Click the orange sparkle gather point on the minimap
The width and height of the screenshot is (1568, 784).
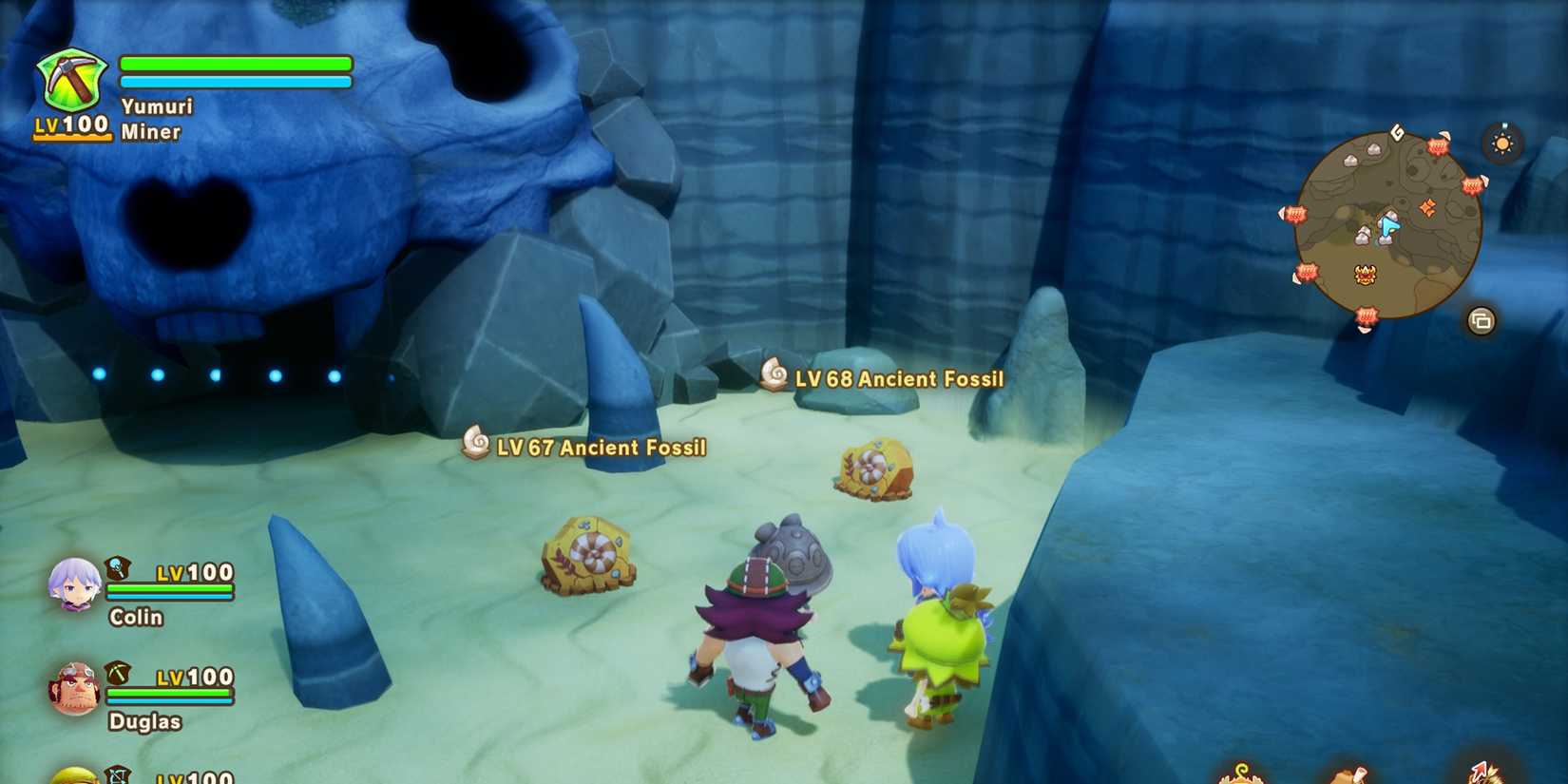click(1428, 207)
